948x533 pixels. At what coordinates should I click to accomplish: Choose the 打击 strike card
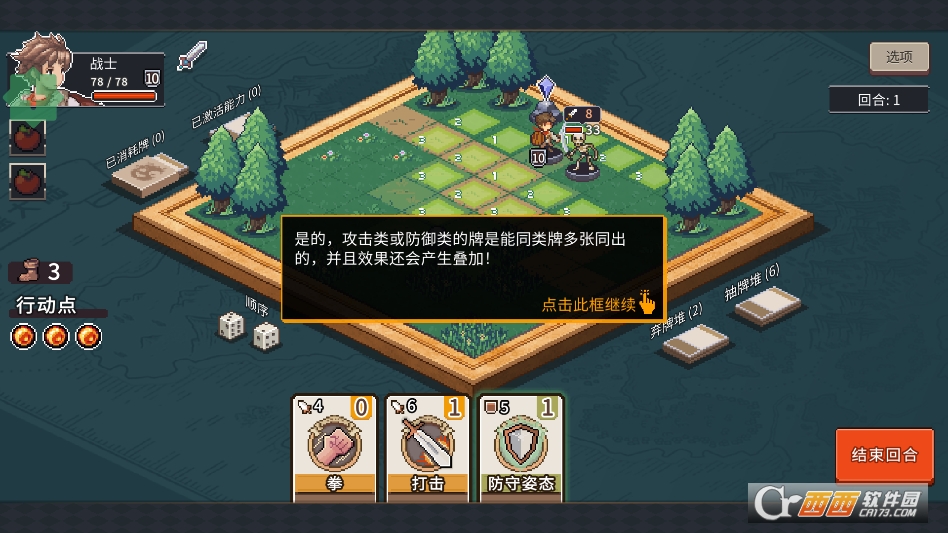click(427, 448)
